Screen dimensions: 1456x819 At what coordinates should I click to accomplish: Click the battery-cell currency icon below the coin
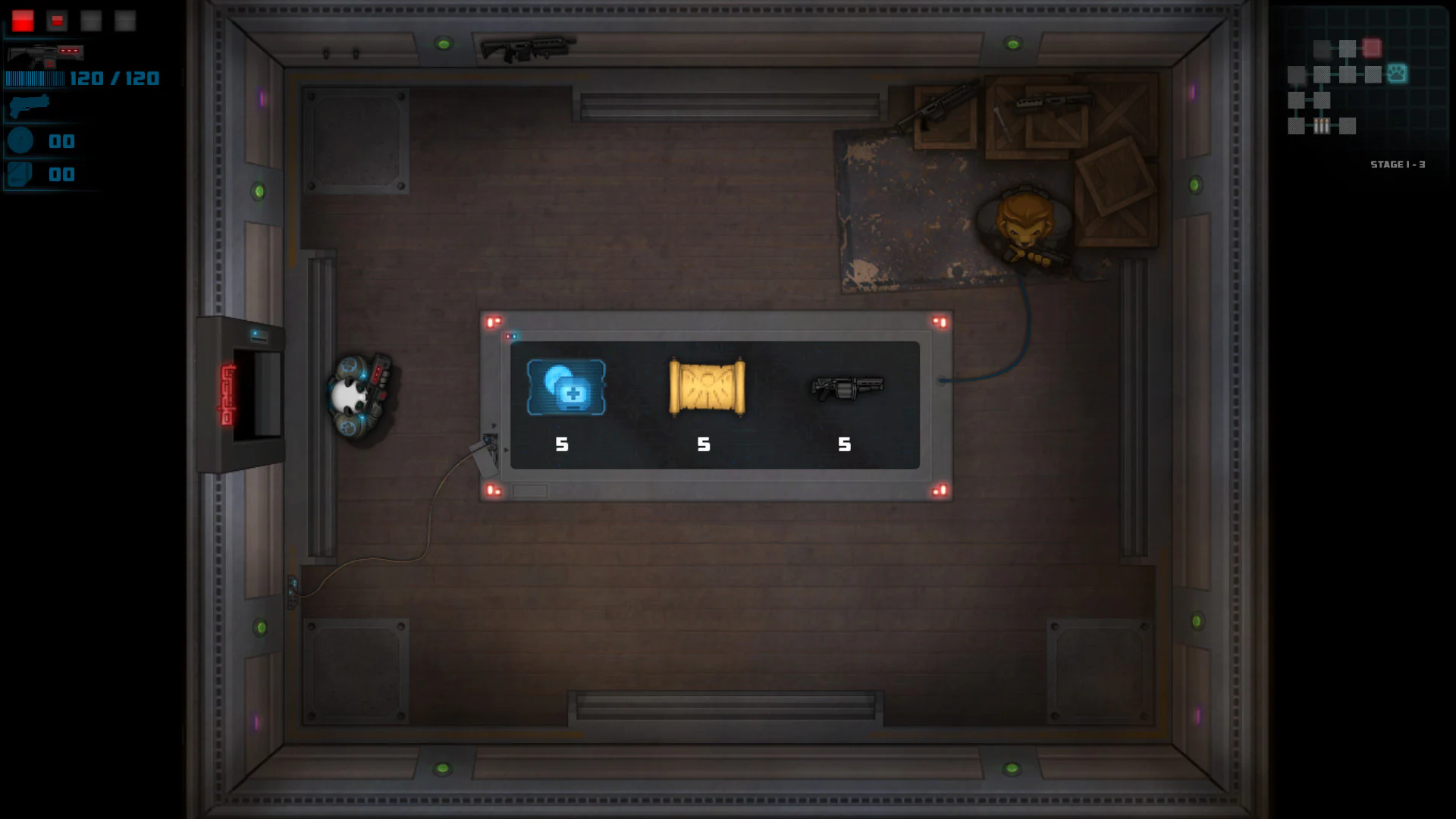coord(21,174)
